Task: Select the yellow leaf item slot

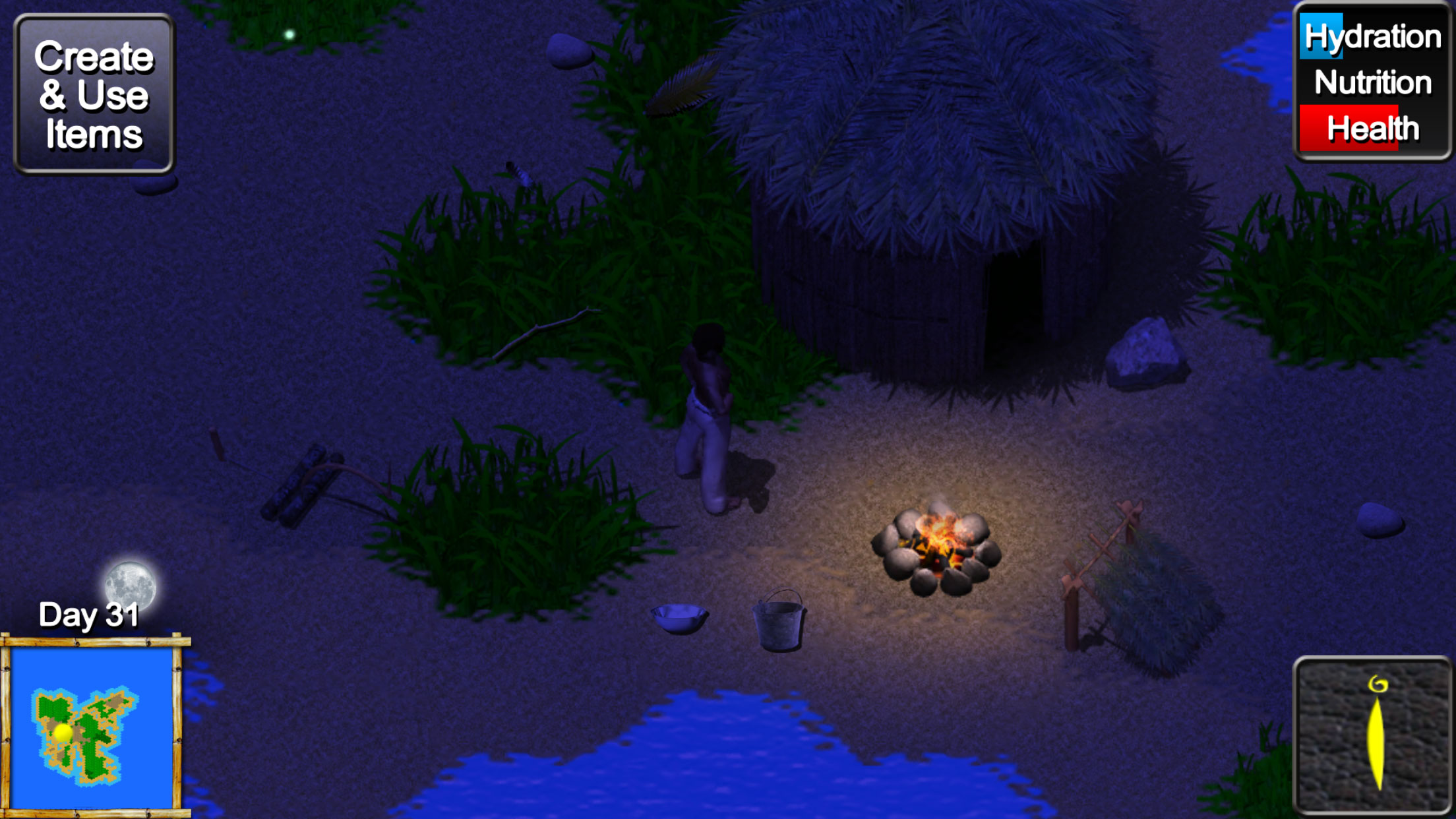Action: pos(1373,736)
